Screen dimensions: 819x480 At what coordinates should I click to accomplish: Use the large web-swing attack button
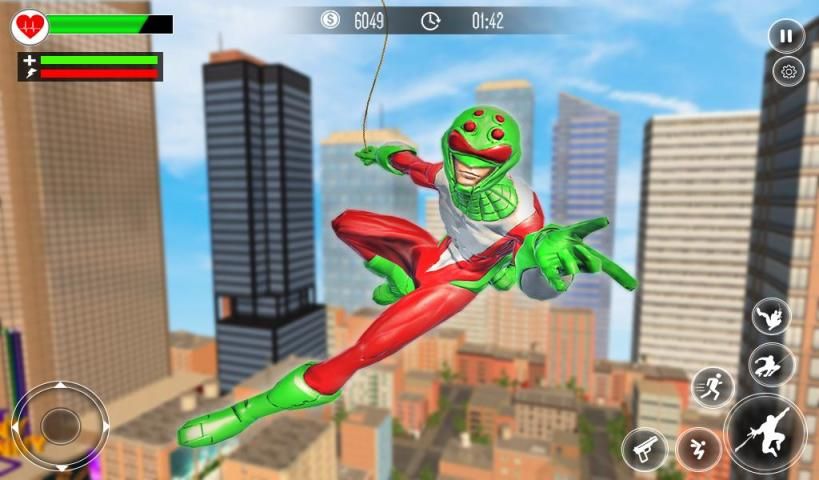(765, 433)
